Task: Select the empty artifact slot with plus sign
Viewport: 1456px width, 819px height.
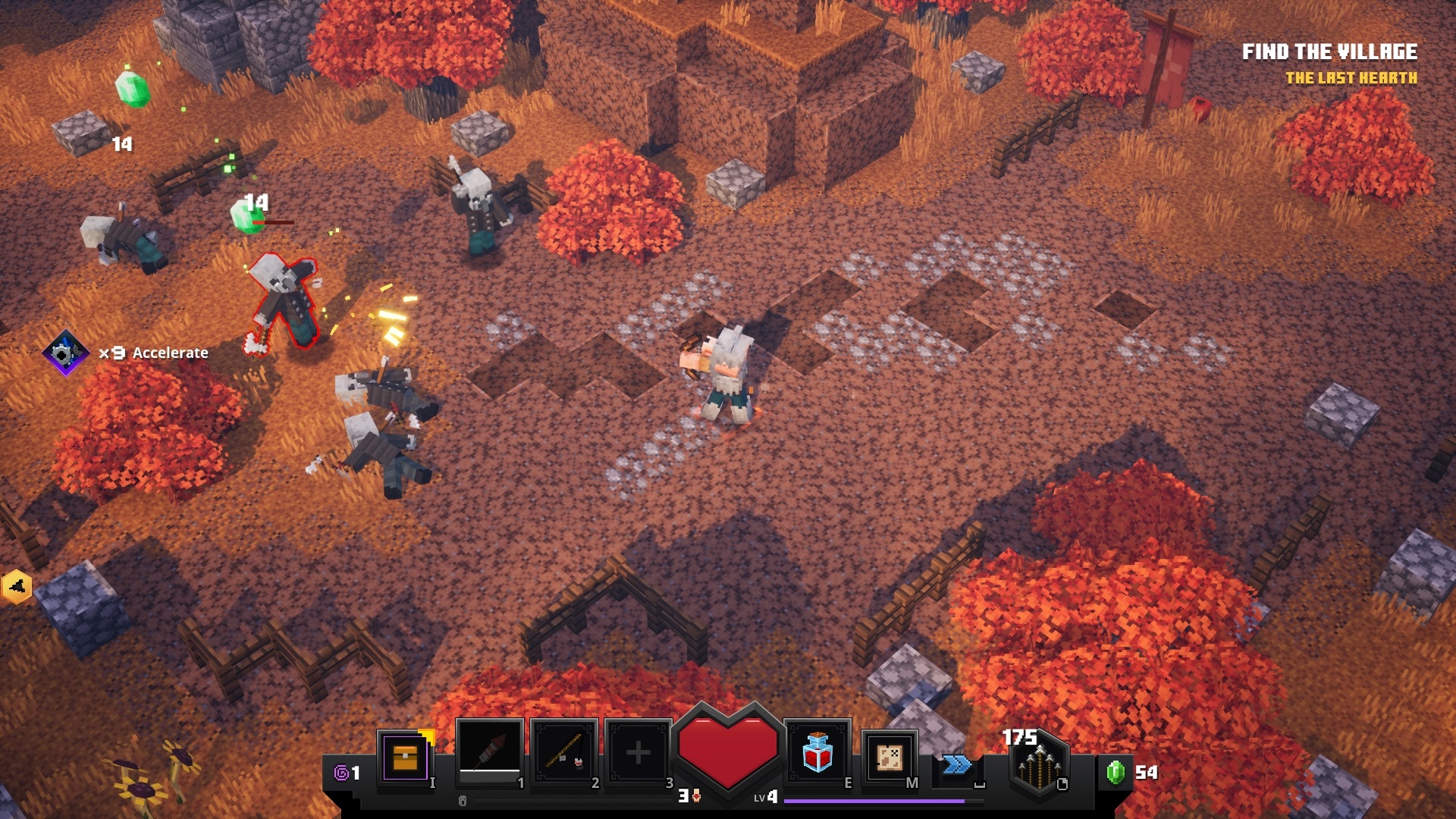Action: coord(638,753)
